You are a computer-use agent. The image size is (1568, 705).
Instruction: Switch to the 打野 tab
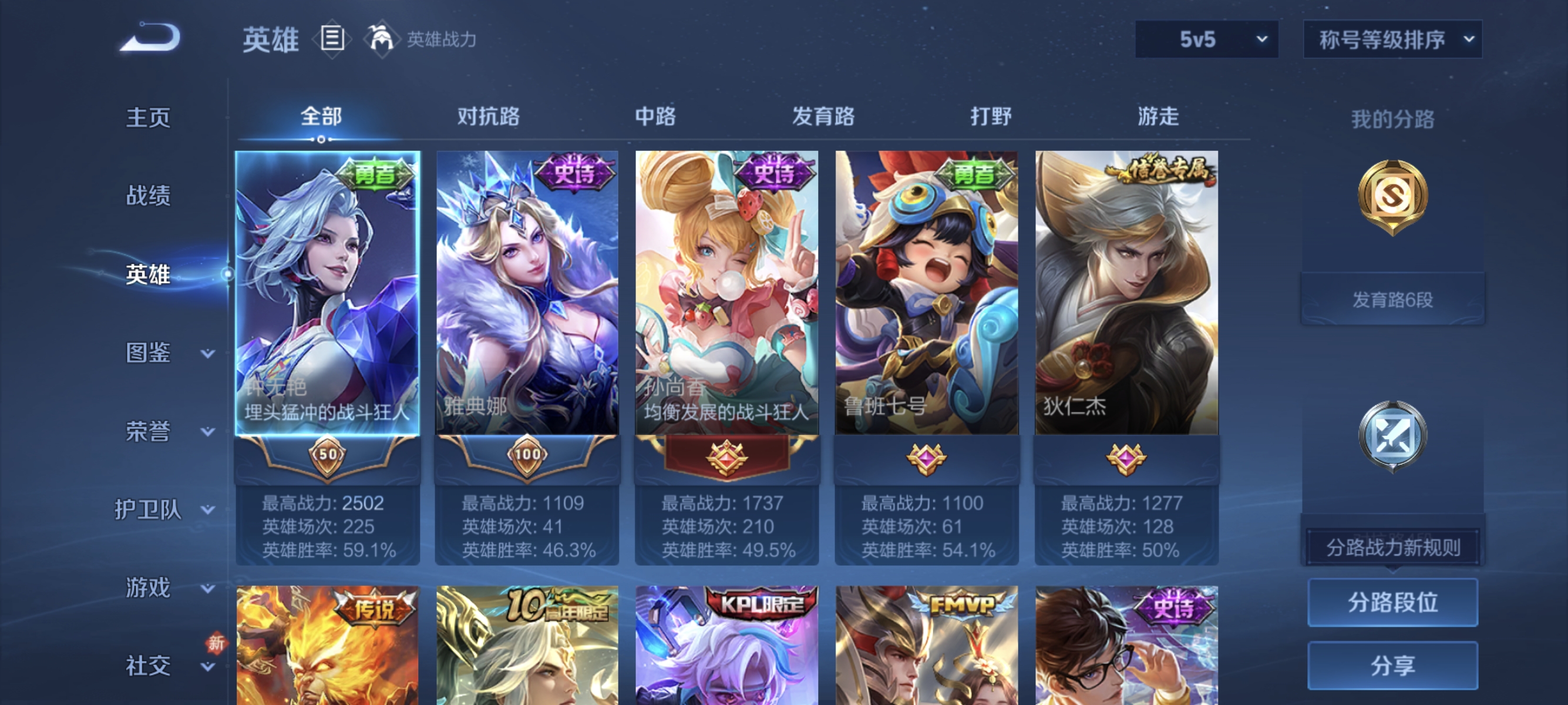(x=991, y=117)
